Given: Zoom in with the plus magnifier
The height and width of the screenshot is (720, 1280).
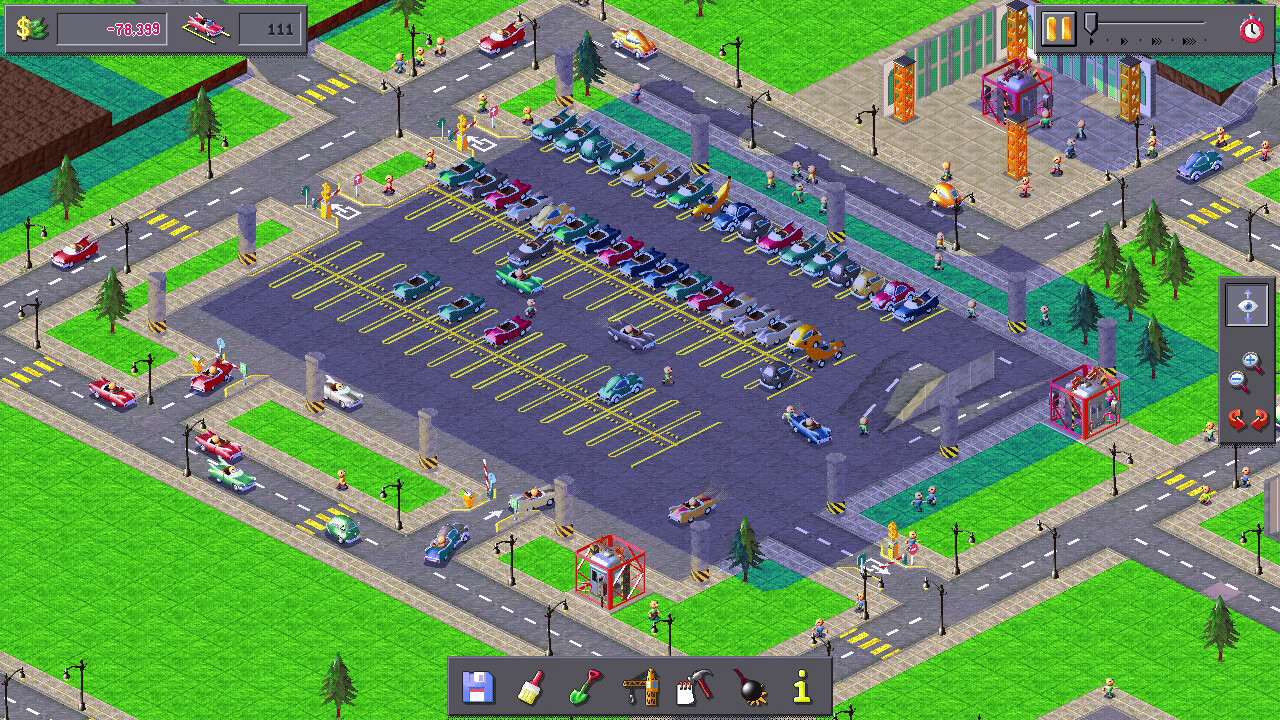Looking at the screenshot, I should click(1253, 362).
